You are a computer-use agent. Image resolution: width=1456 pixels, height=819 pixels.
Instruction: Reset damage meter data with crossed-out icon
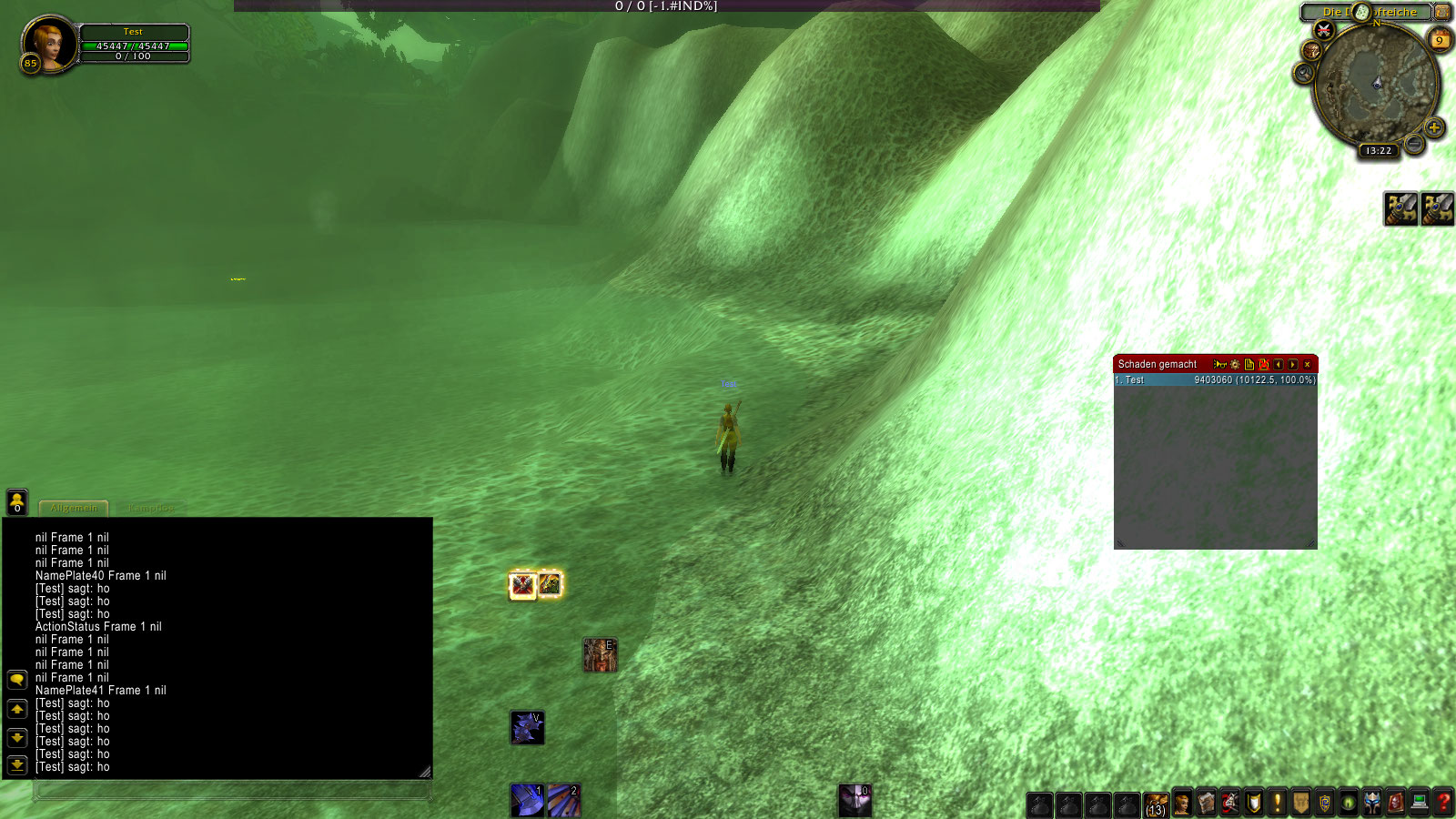click(x=1264, y=364)
